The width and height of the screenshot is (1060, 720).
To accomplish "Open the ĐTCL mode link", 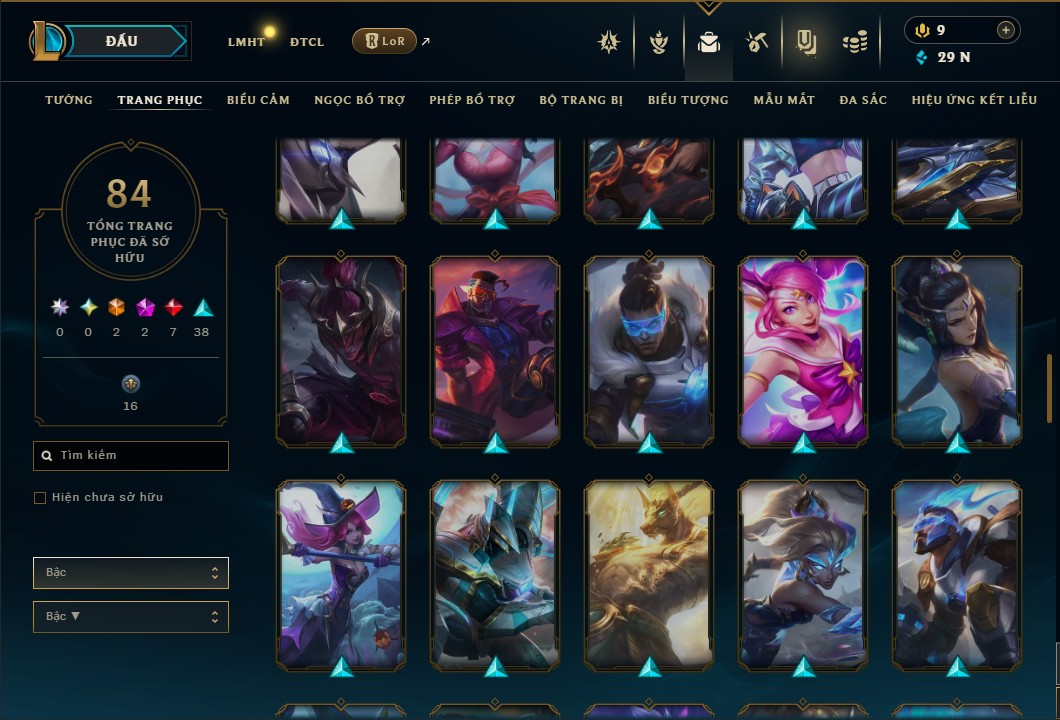I will [307, 42].
